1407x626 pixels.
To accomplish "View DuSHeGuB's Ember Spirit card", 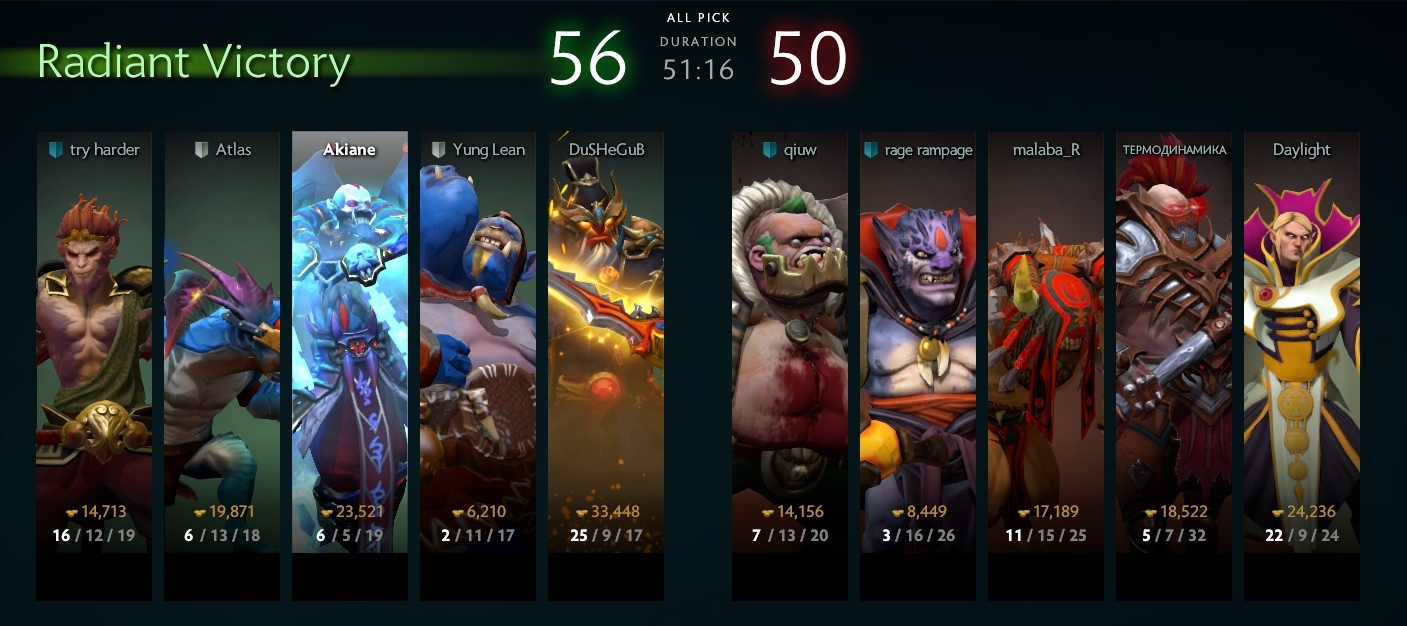I will pos(606,340).
